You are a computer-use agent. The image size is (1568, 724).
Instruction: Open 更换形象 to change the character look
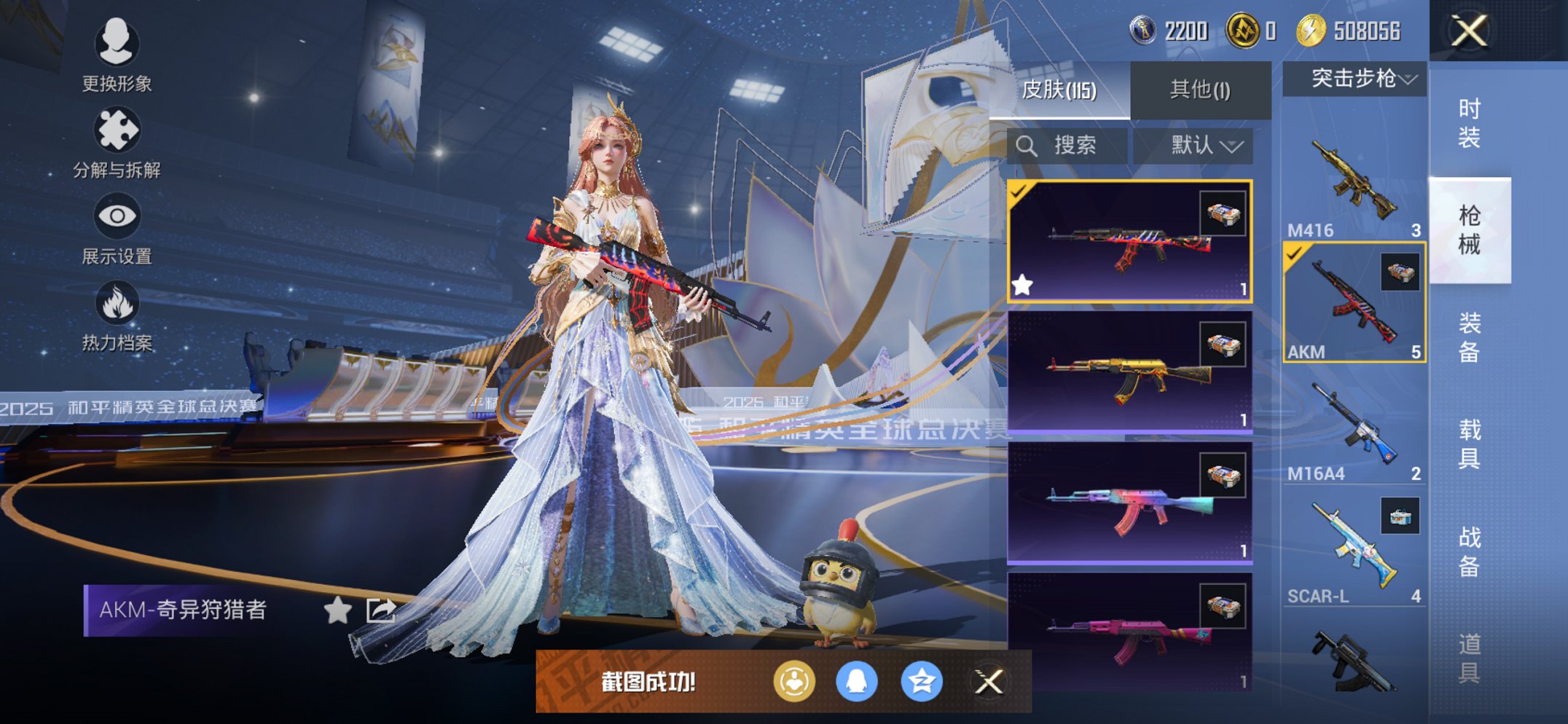[x=117, y=55]
